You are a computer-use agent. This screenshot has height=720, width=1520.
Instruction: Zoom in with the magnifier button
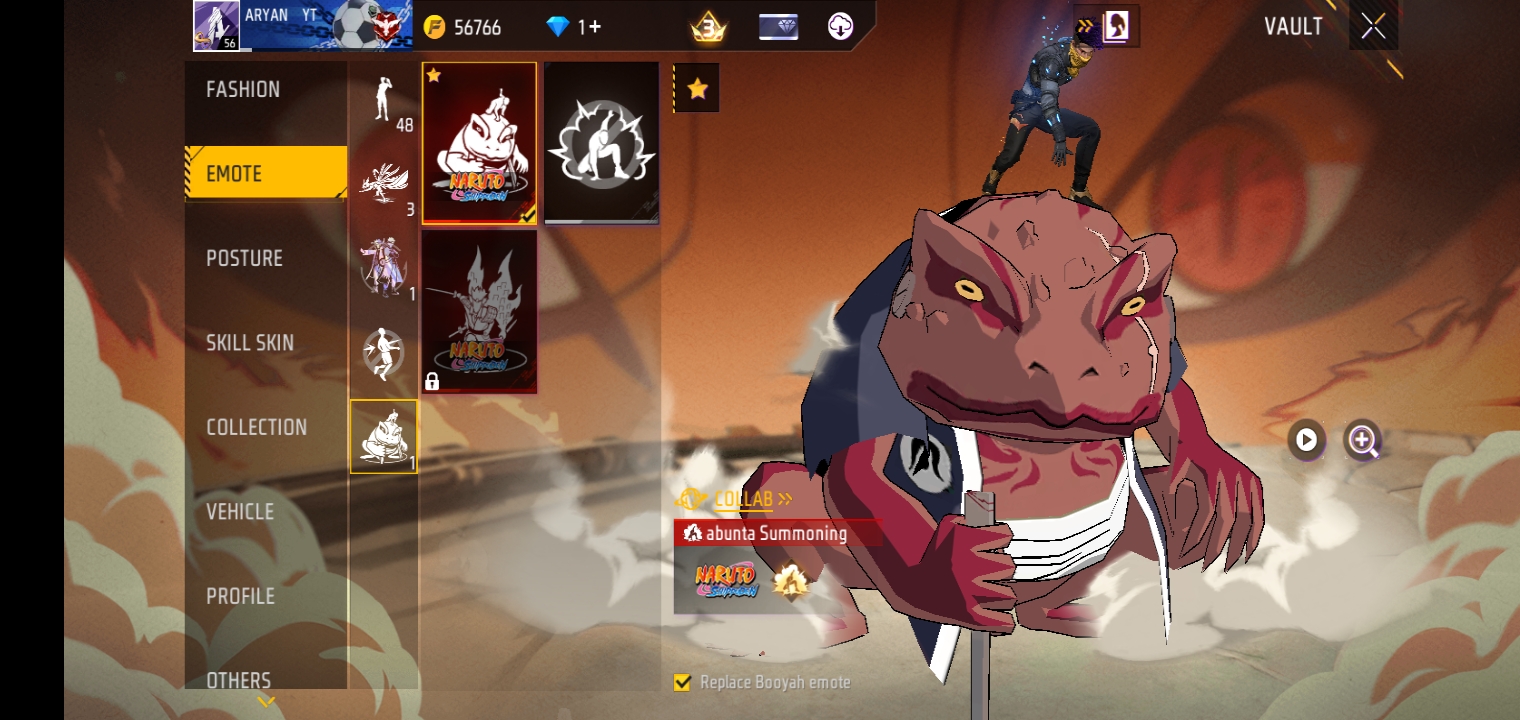point(1362,440)
